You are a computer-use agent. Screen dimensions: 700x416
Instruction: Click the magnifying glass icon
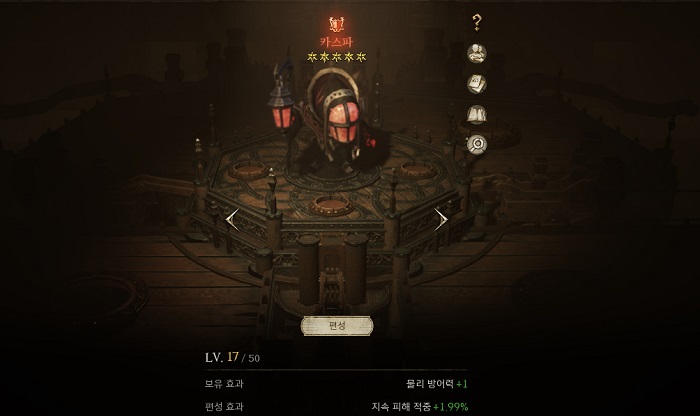pos(477,144)
